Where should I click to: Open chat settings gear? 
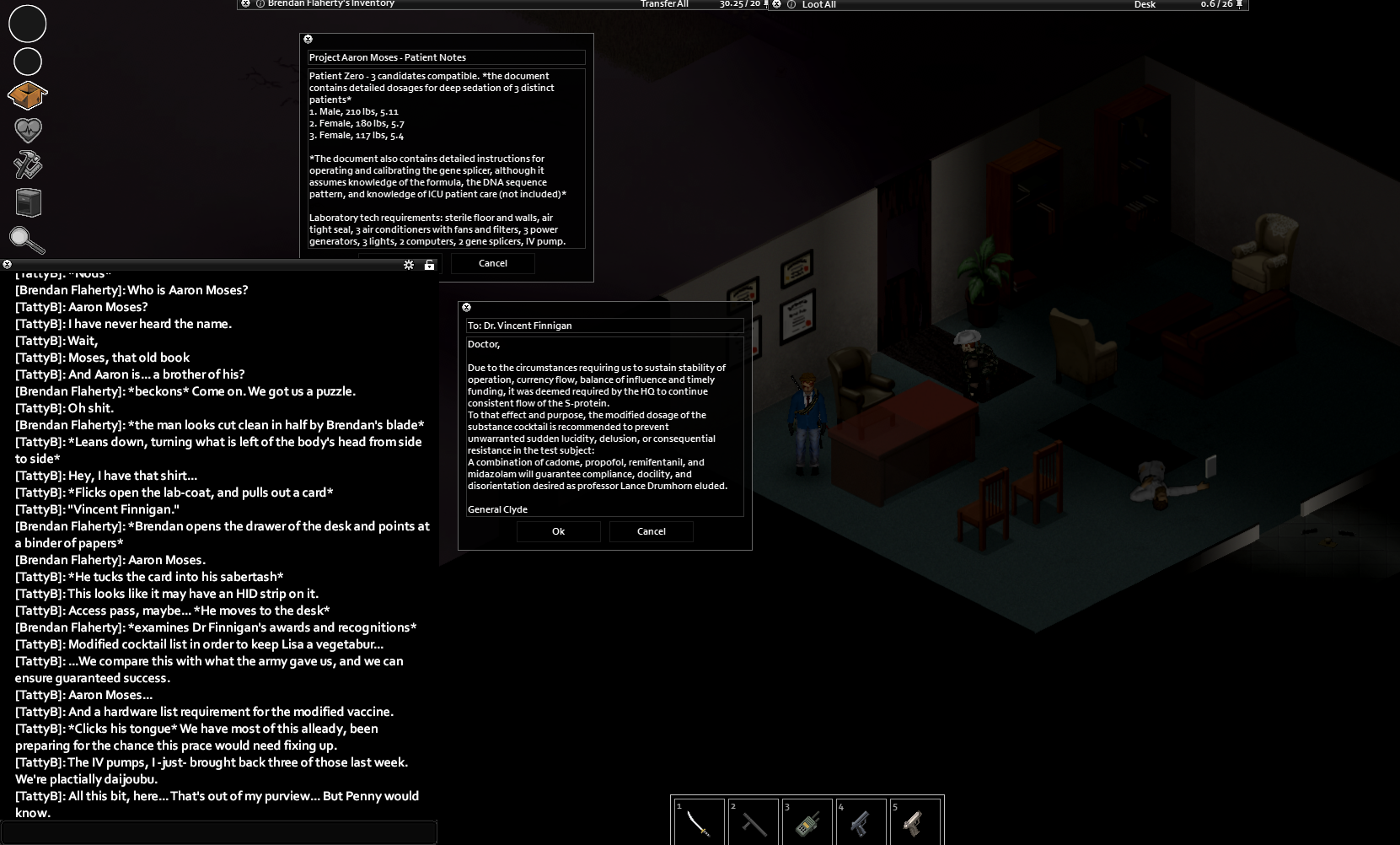pos(409,265)
